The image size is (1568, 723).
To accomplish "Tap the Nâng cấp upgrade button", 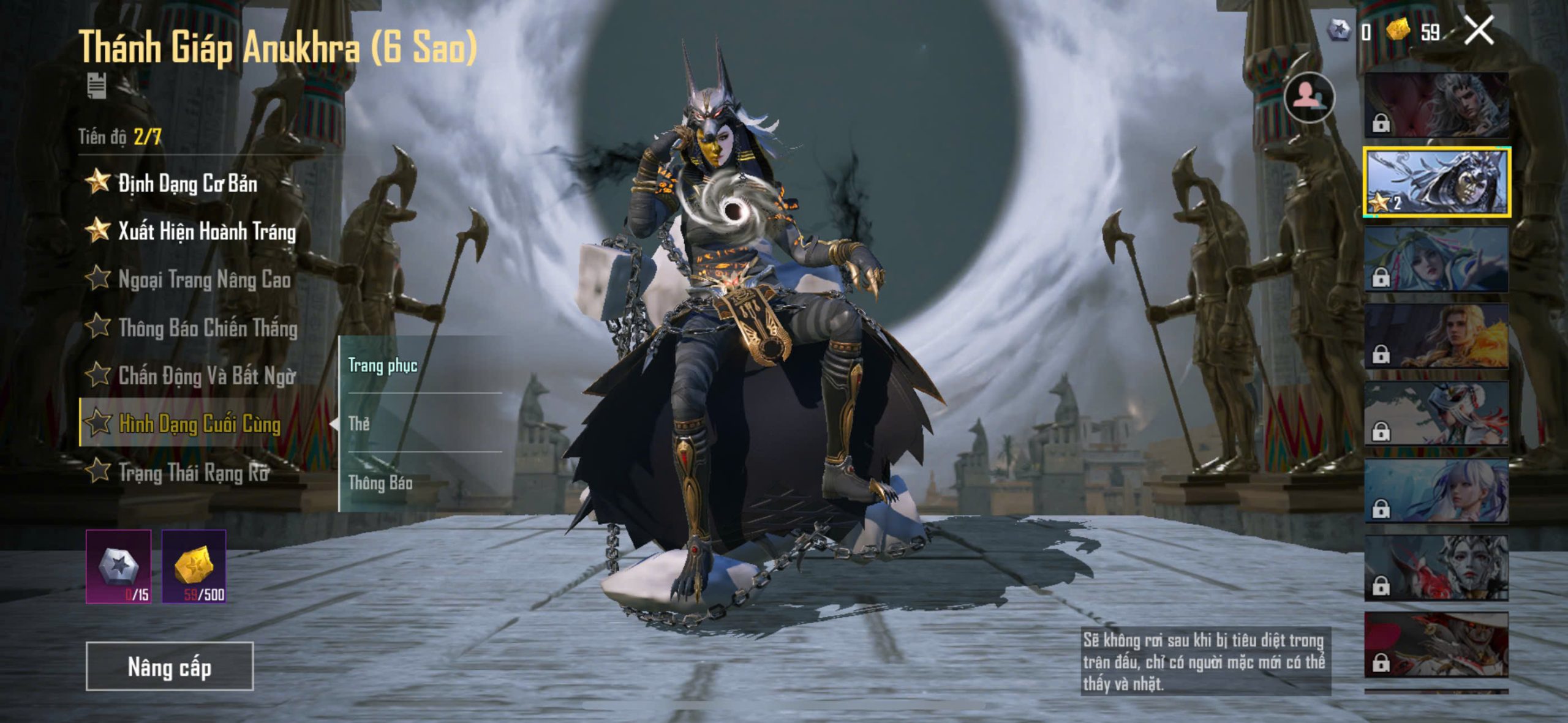I will coord(169,666).
